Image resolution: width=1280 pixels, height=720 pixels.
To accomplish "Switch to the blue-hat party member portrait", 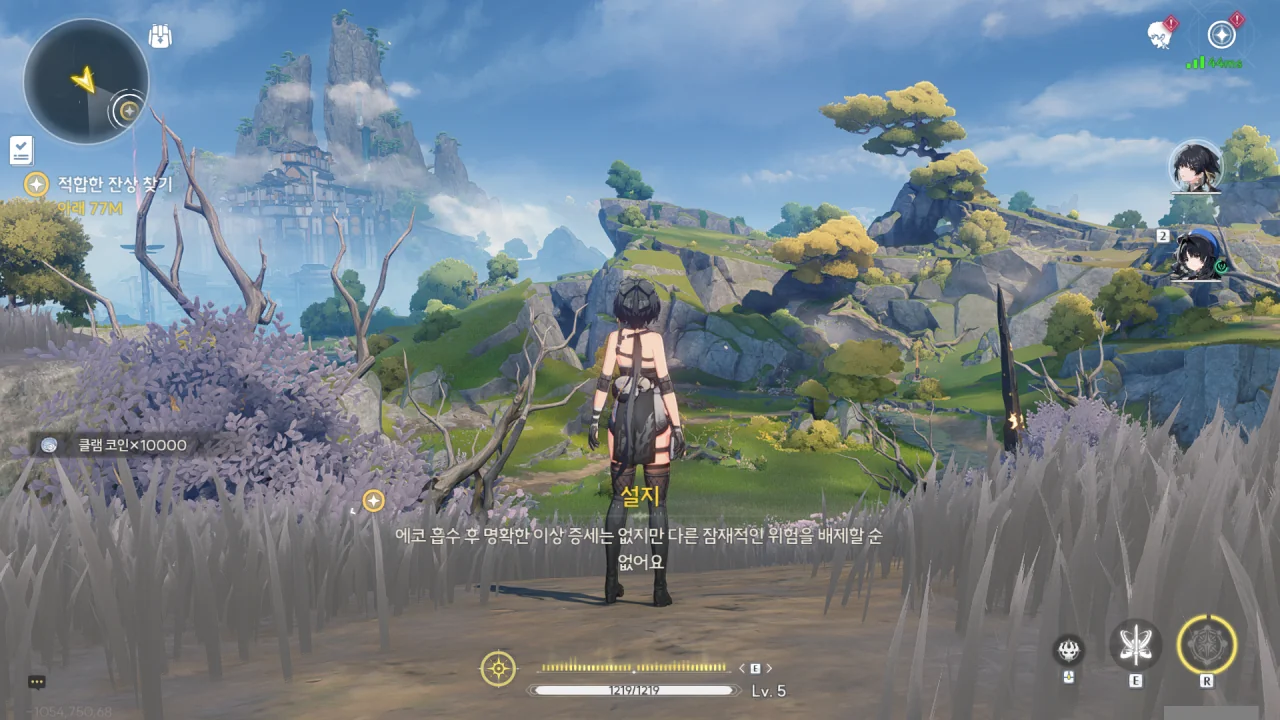I will pyautogui.click(x=1197, y=254).
